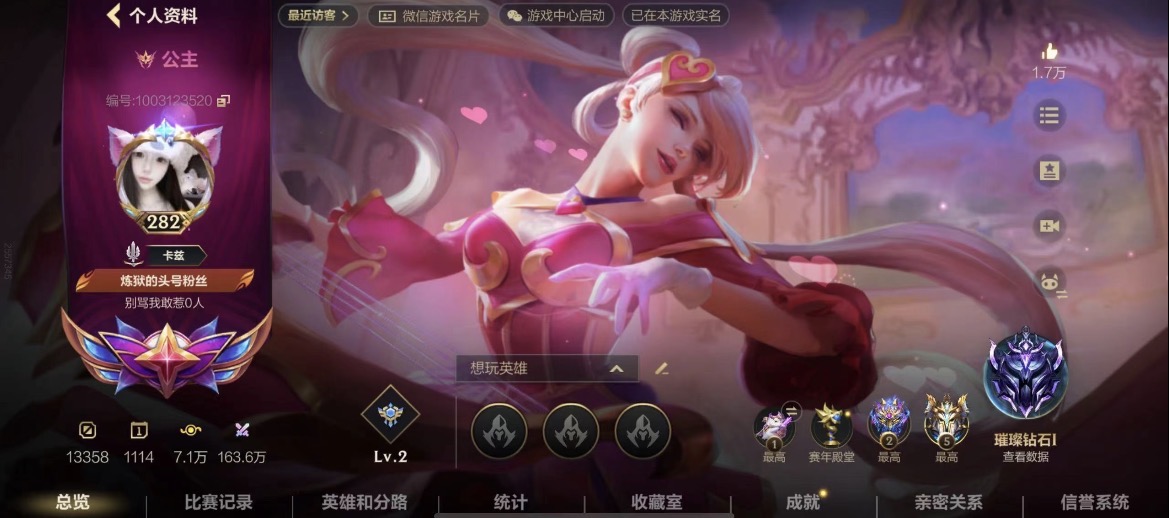Go back from the 个人资料 page
This screenshot has width=1170, height=518.
(x=114, y=15)
